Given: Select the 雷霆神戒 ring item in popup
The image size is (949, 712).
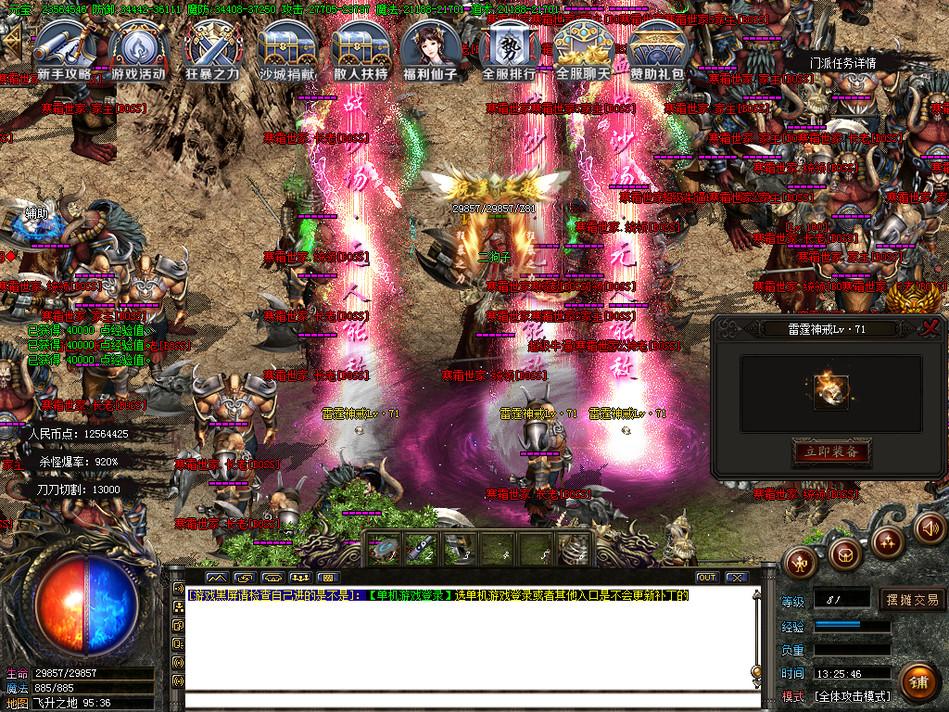Looking at the screenshot, I should [x=829, y=385].
